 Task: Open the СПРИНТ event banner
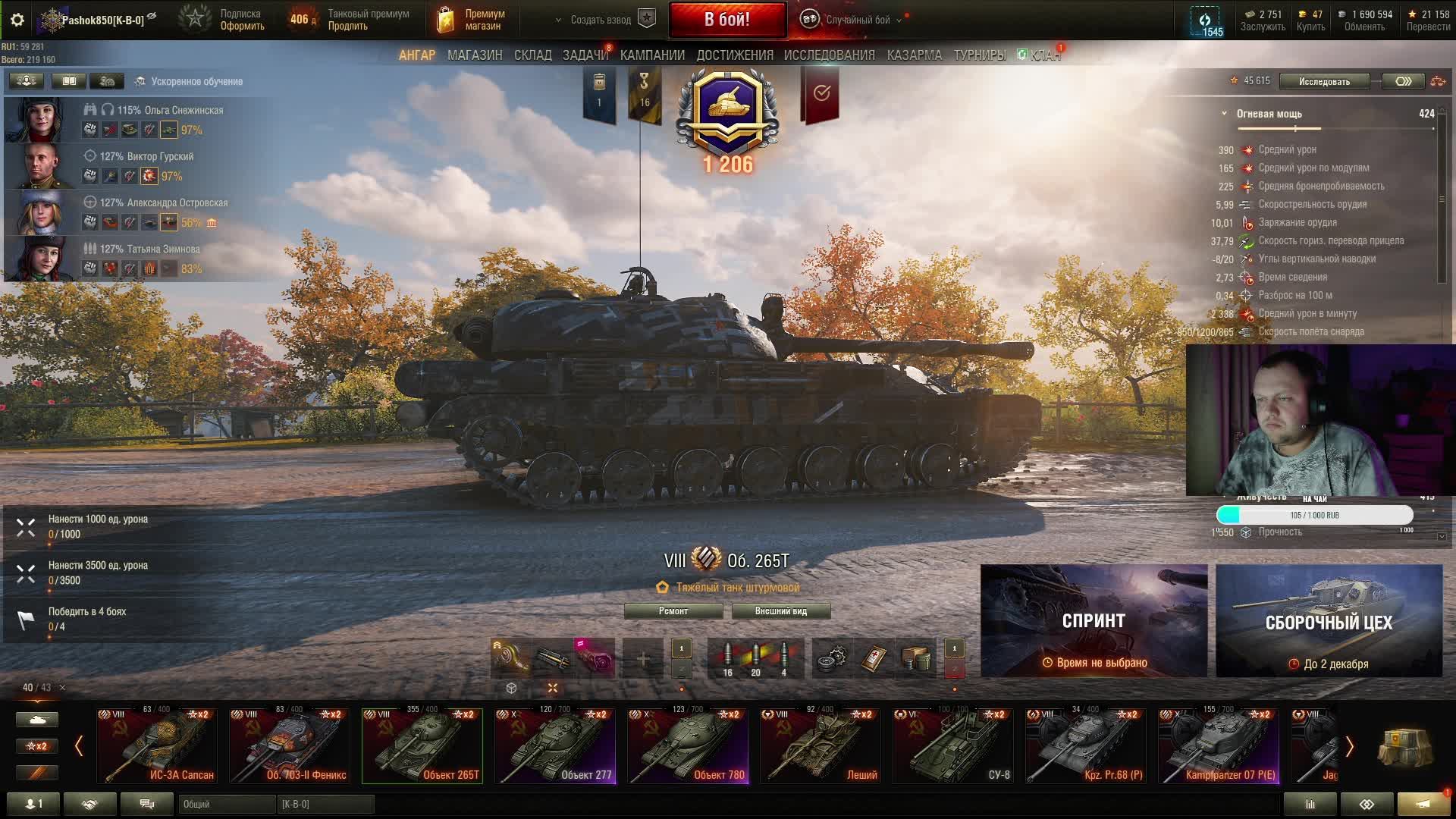click(x=1094, y=621)
